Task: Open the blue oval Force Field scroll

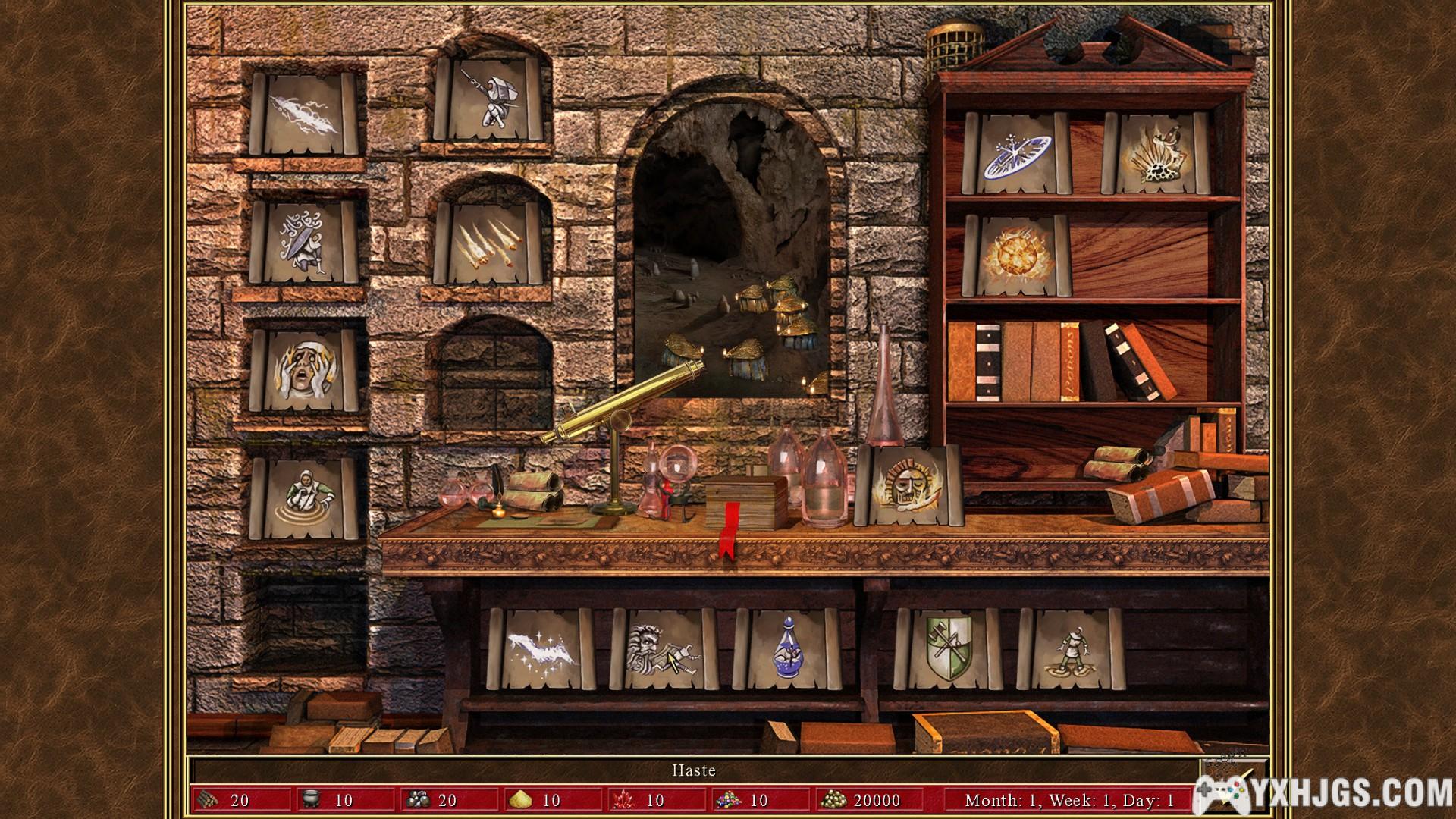Action: (1016, 155)
